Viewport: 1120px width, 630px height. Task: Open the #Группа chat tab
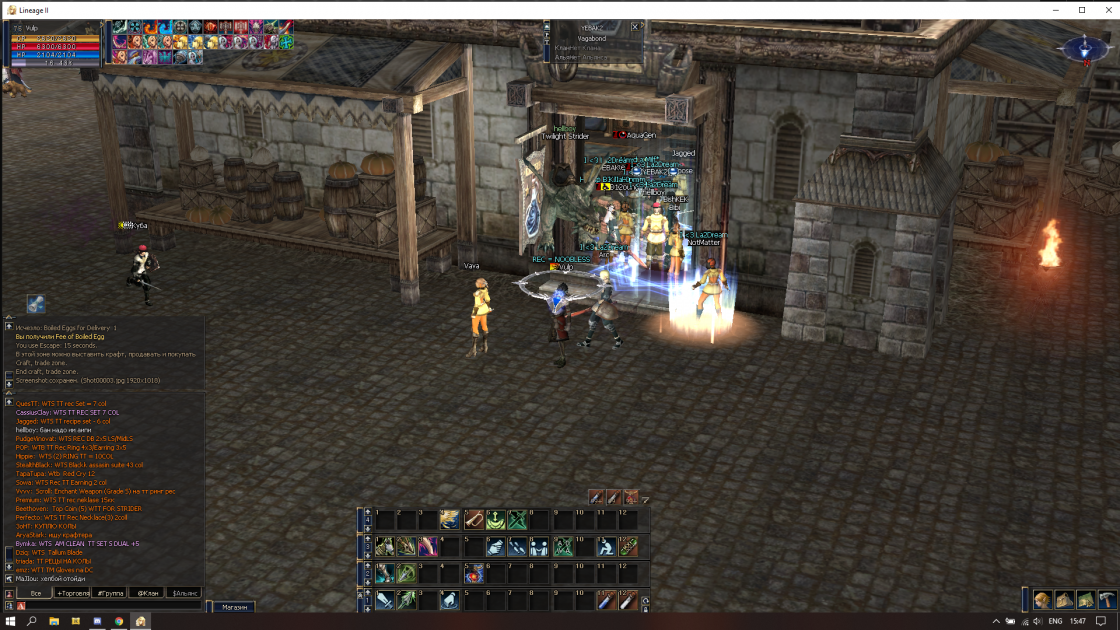click(110, 593)
